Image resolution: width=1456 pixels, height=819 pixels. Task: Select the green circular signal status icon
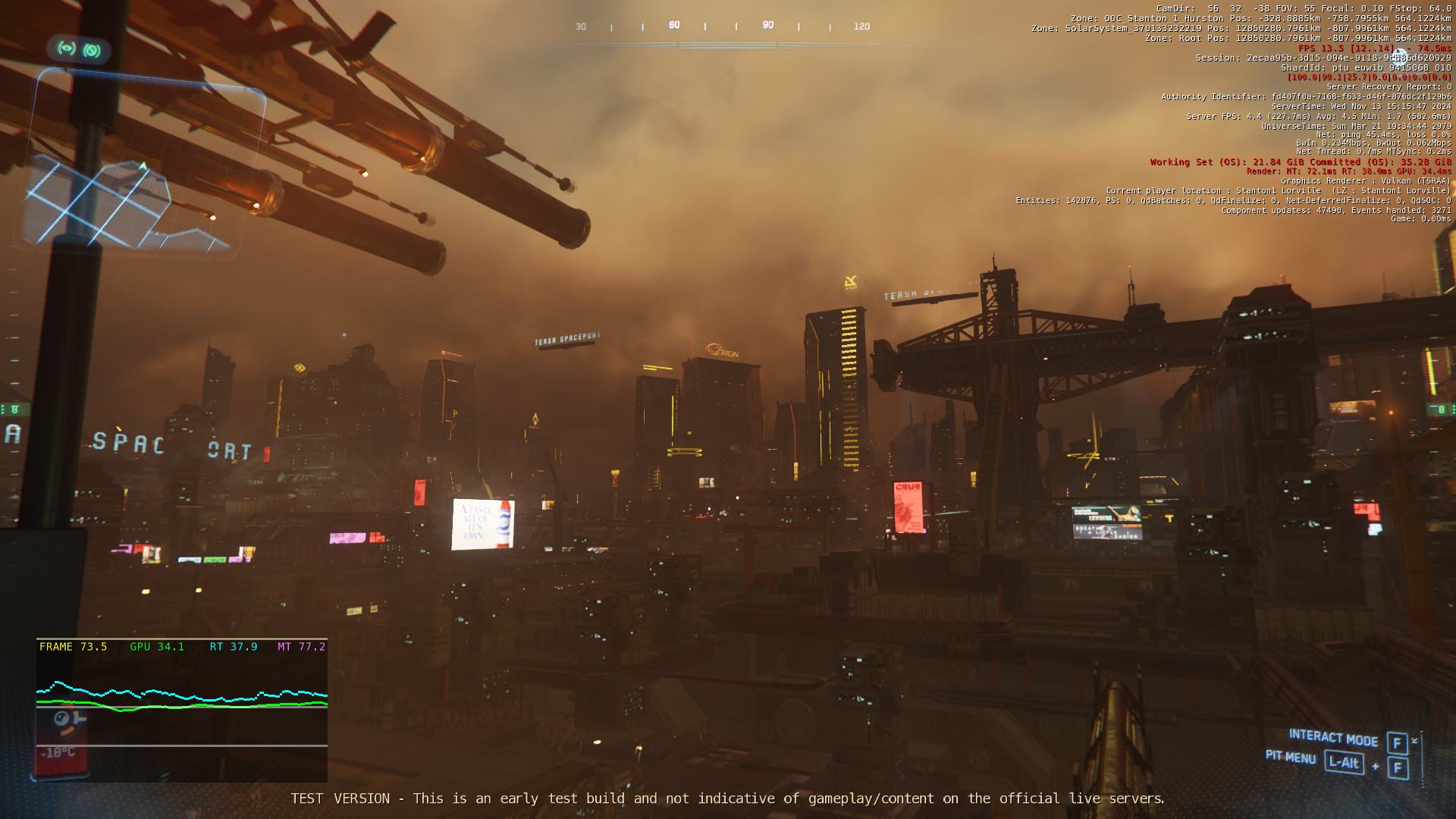click(93, 51)
